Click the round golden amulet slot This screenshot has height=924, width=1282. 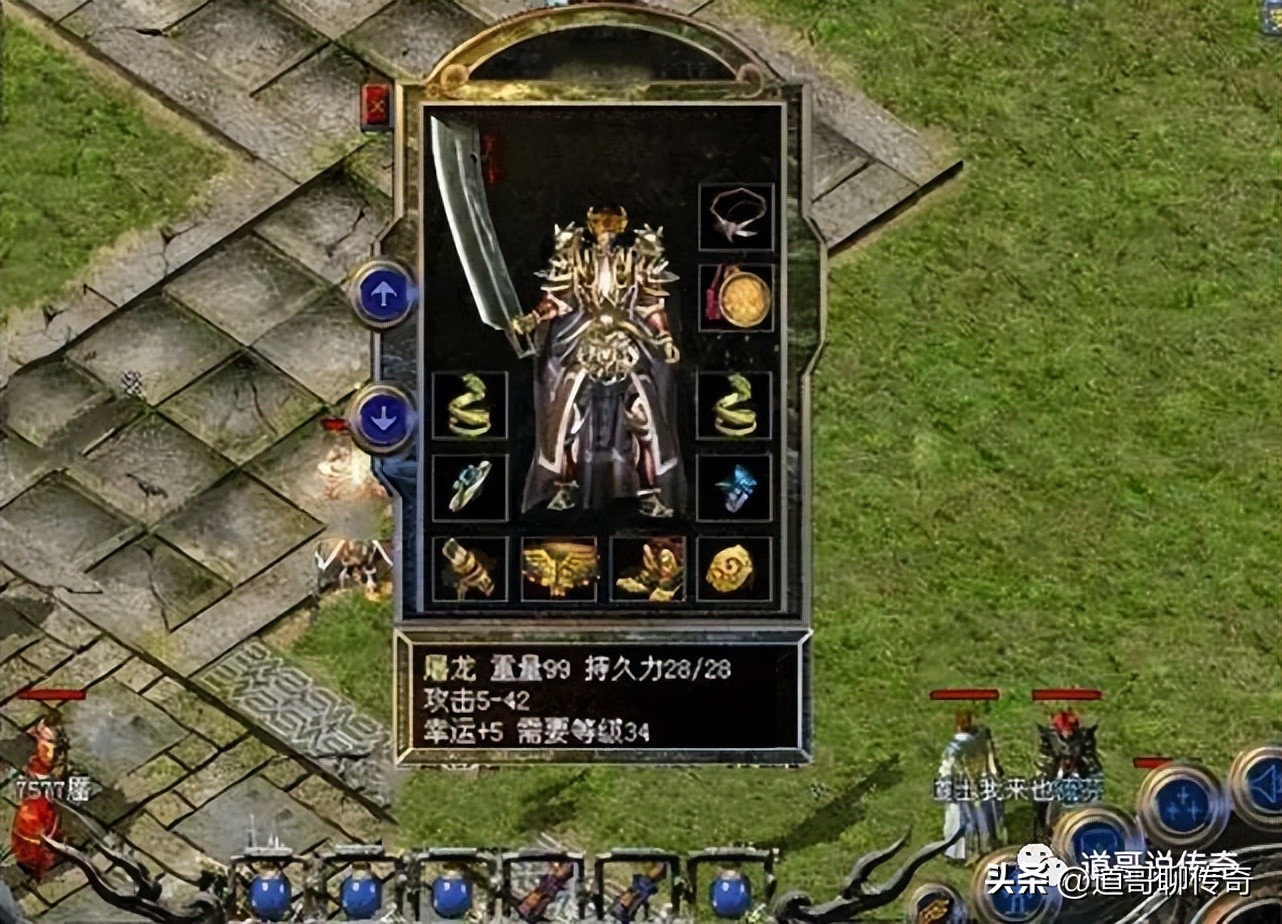click(x=735, y=567)
